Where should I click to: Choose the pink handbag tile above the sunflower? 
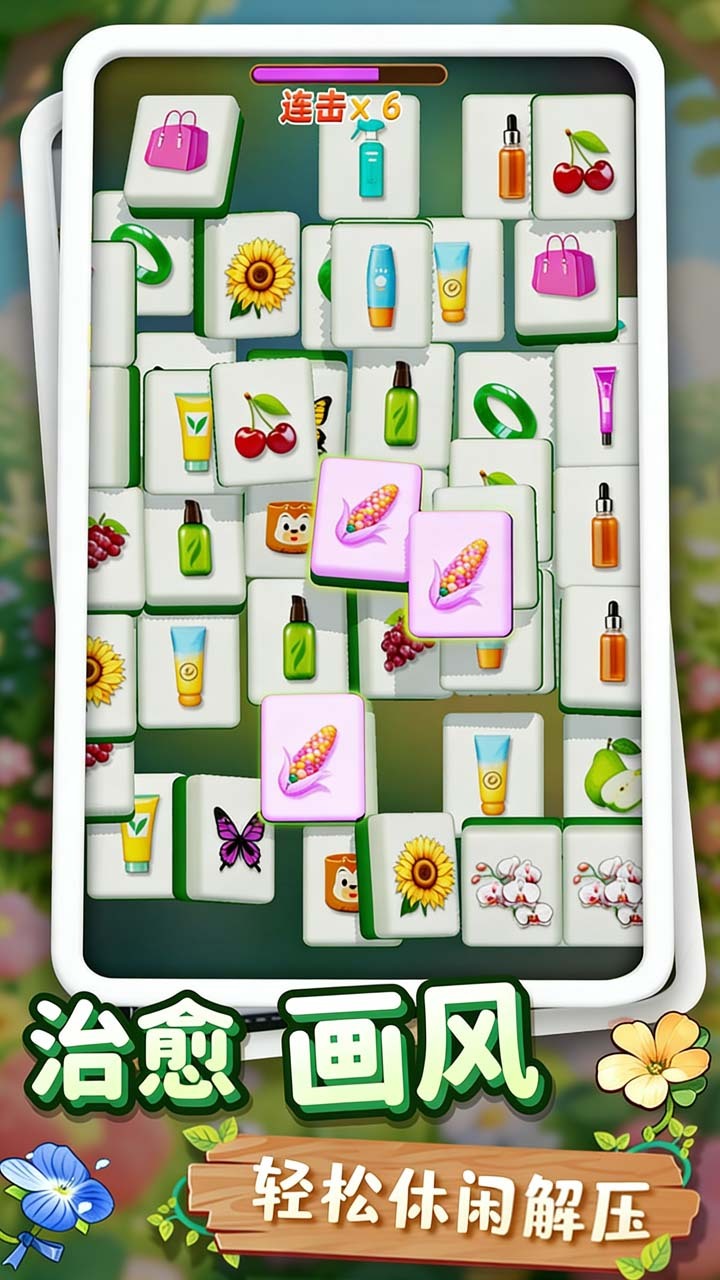pos(178,148)
